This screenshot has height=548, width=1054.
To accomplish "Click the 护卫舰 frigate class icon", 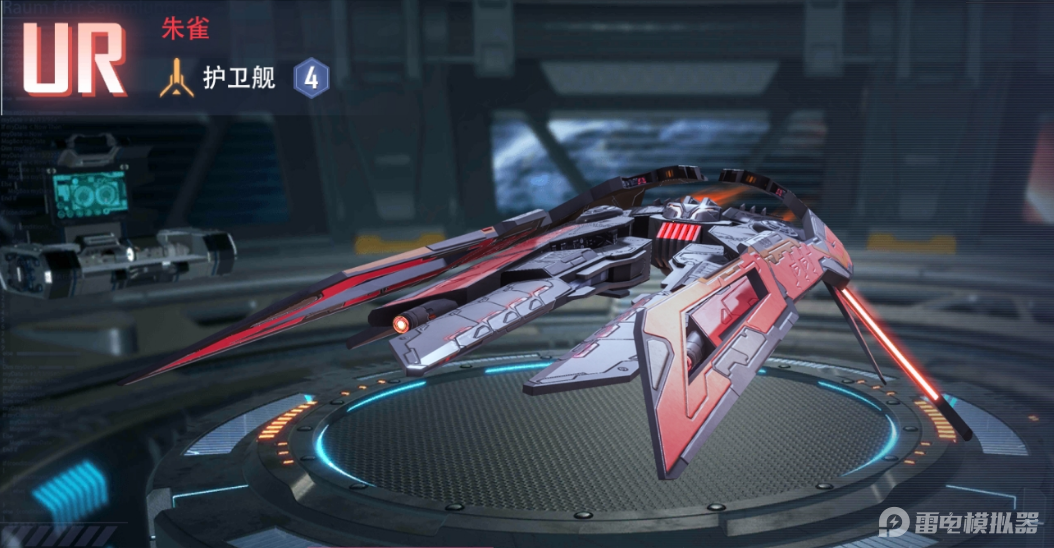I will coord(176,78).
